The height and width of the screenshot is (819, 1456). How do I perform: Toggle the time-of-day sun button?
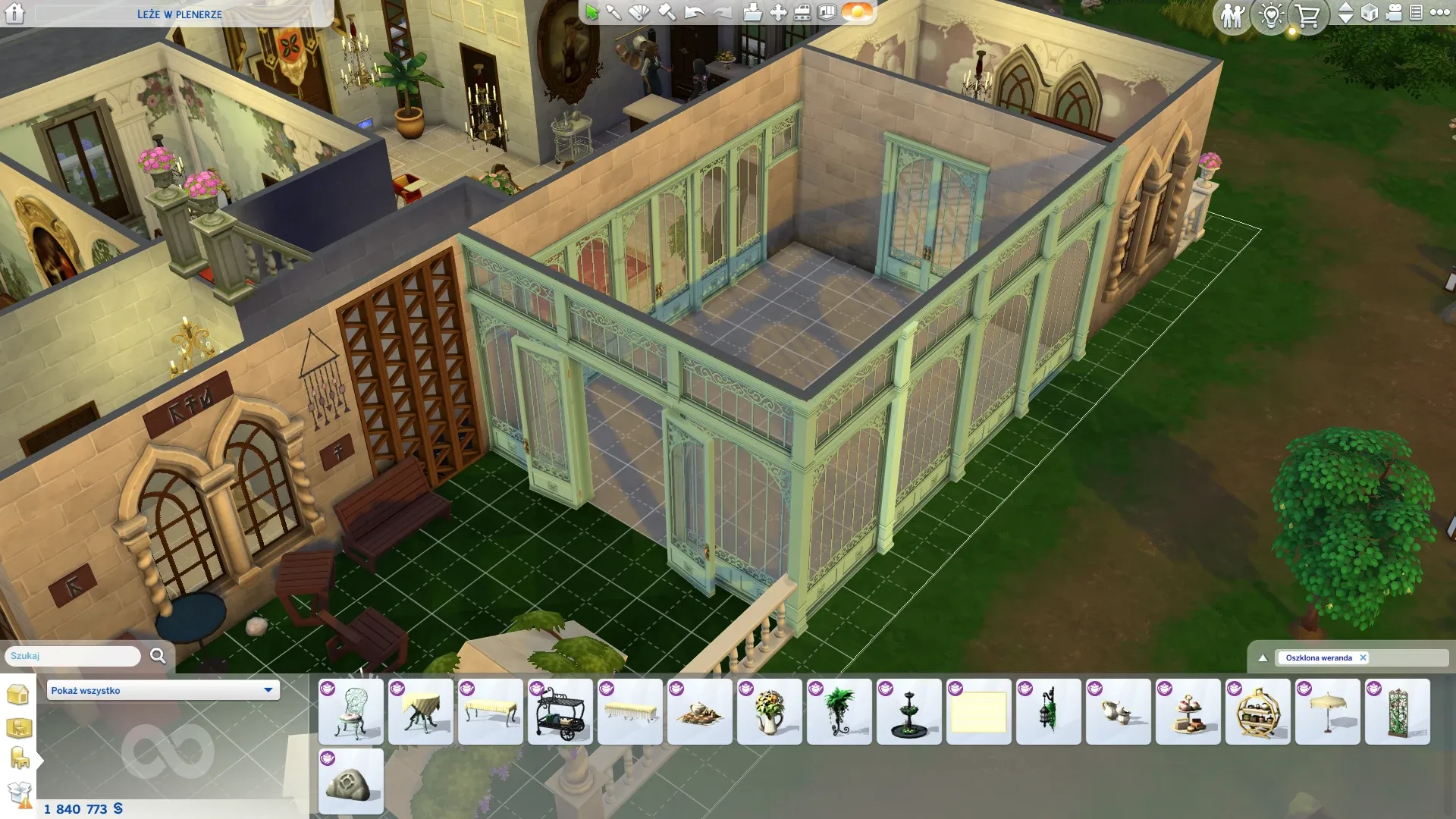point(858,12)
